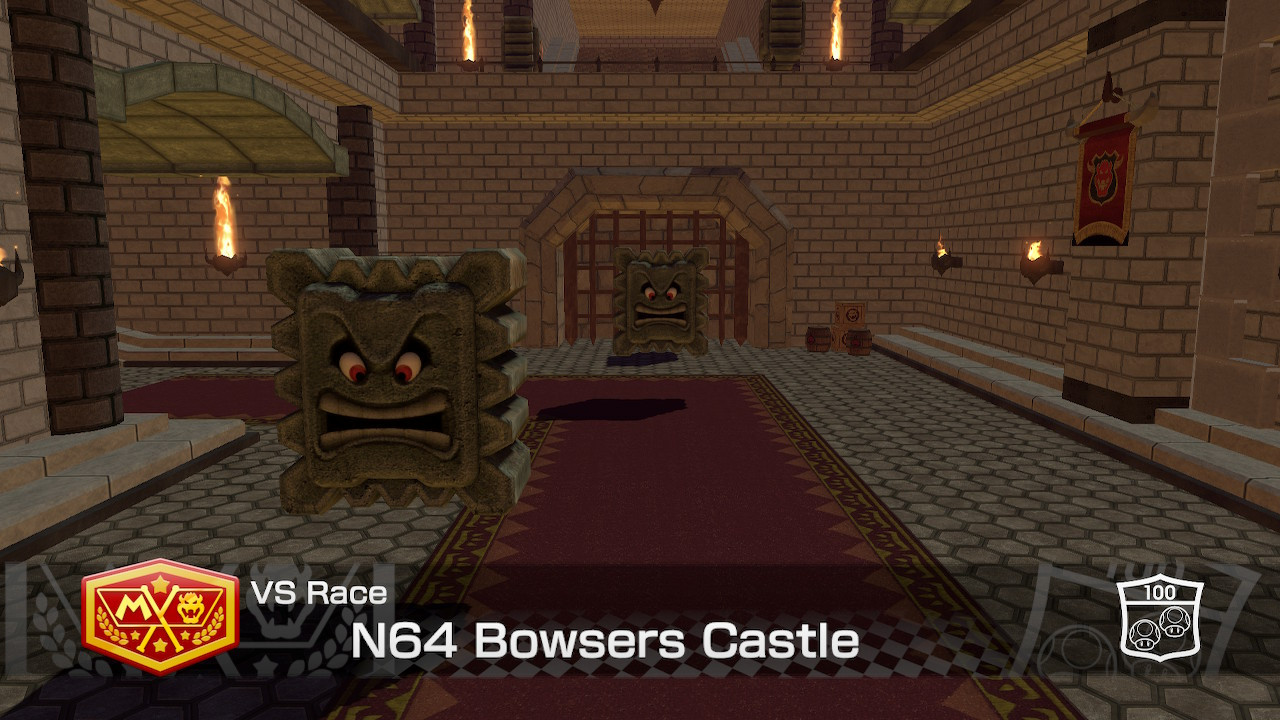
Task: Click the star atop the VS Race emblem
Action: point(160,582)
